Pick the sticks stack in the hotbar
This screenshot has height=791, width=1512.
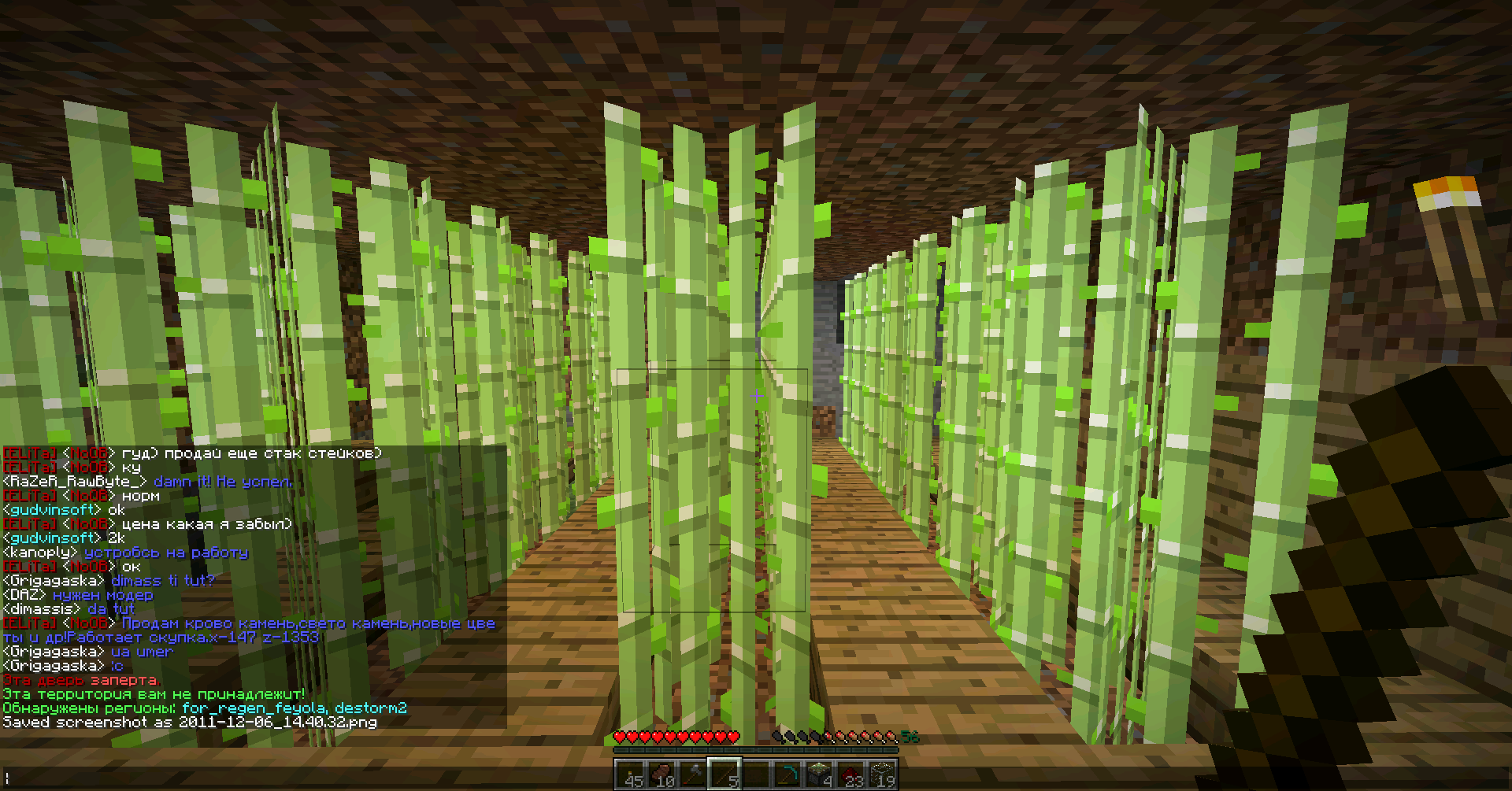click(724, 774)
